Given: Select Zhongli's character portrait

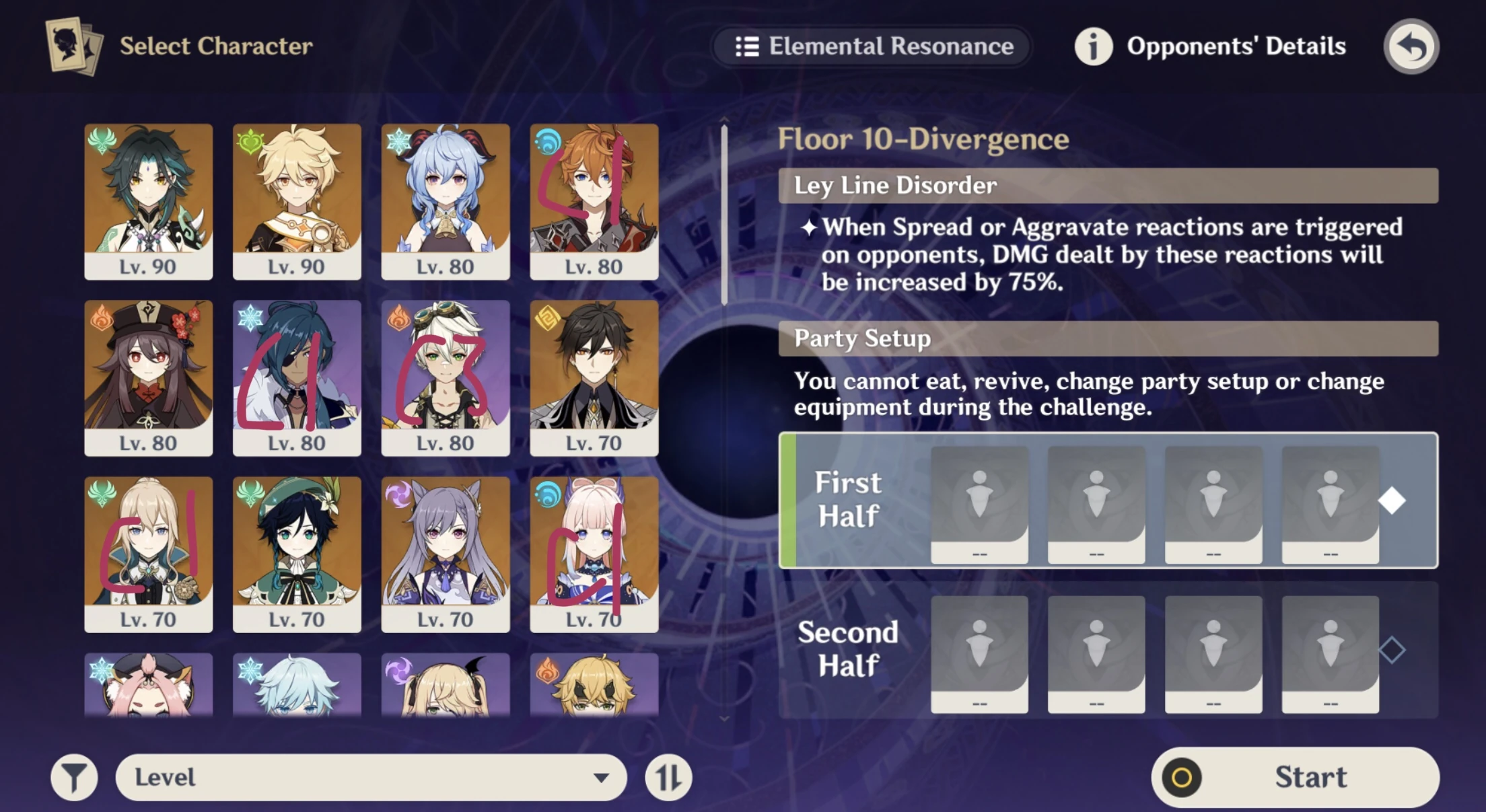Looking at the screenshot, I should 595,377.
